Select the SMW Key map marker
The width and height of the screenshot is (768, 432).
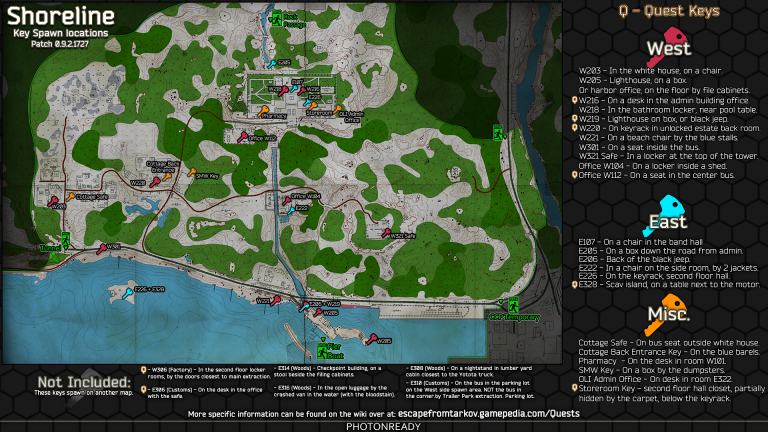[193, 171]
